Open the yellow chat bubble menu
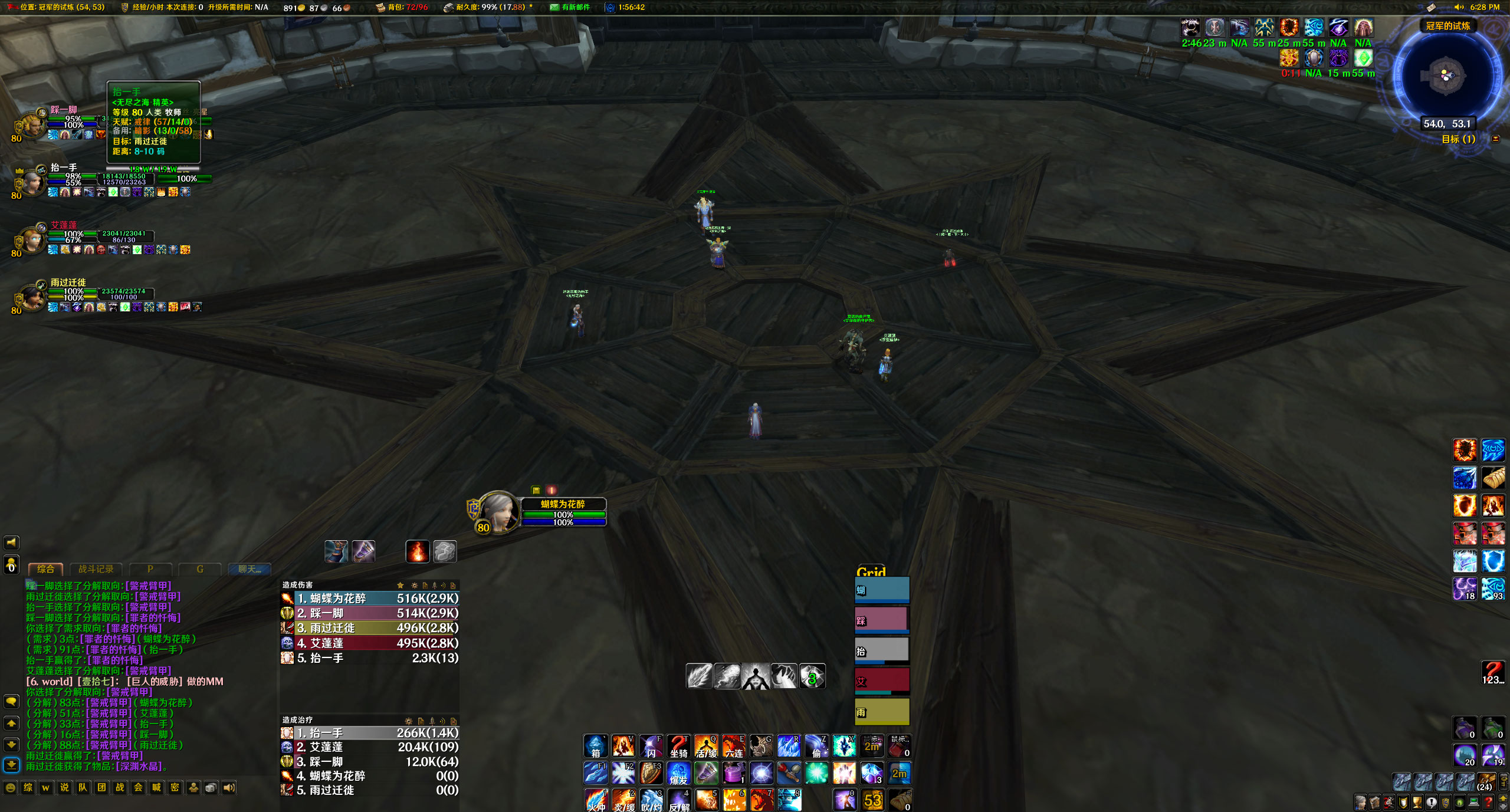This screenshot has height=812, width=1510. click(x=11, y=702)
